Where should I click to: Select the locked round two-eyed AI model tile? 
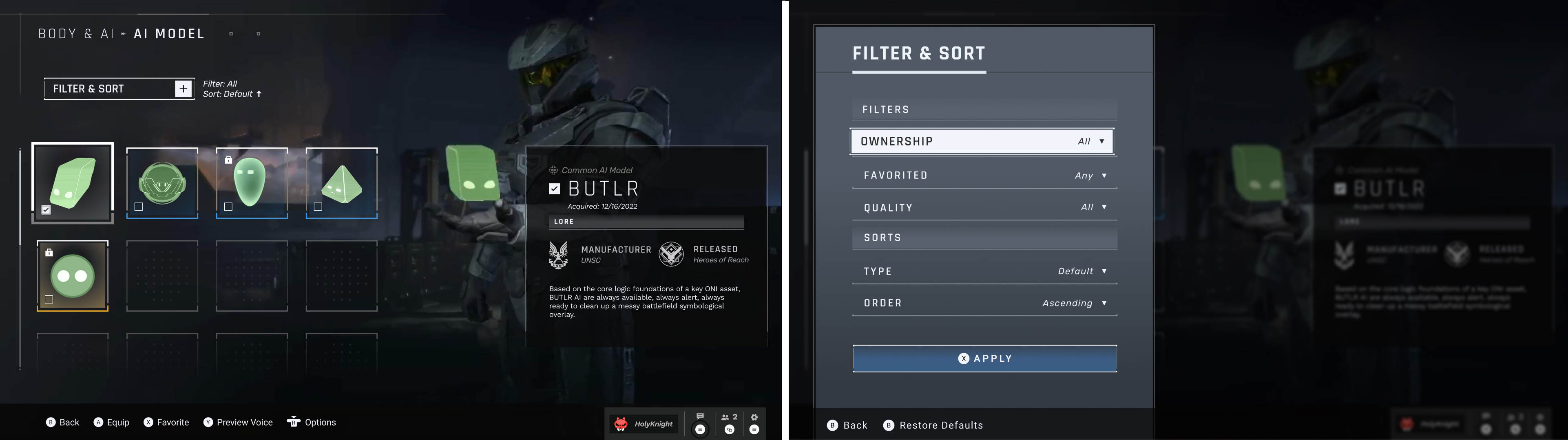73,276
